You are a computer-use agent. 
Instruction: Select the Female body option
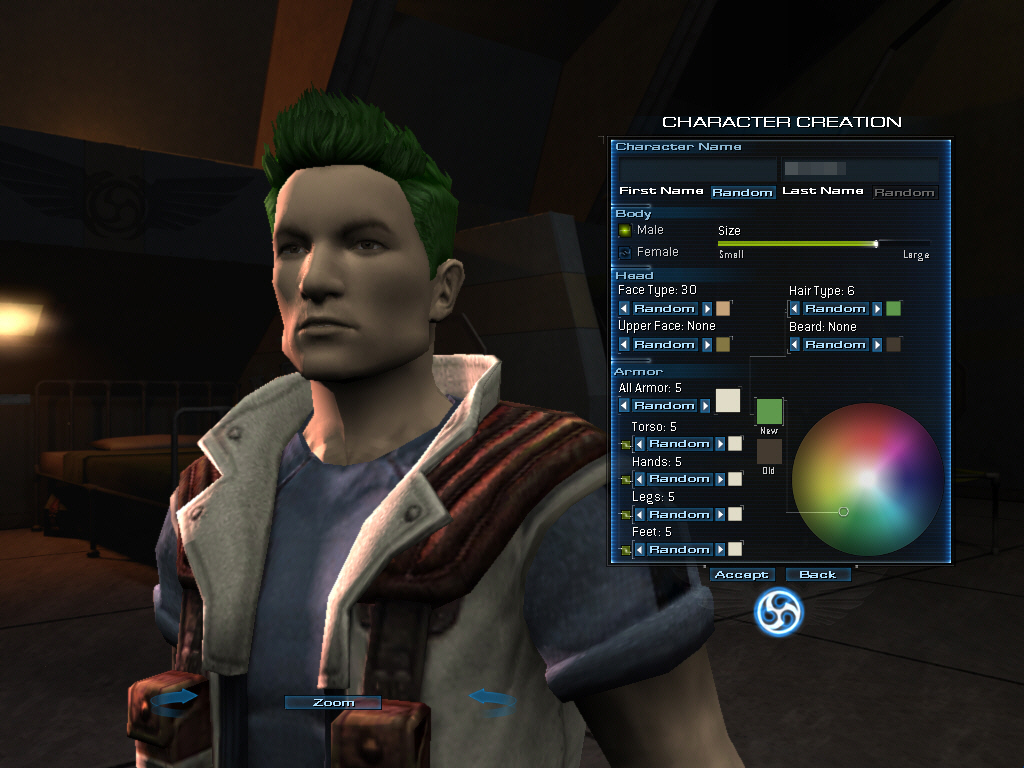coord(625,252)
